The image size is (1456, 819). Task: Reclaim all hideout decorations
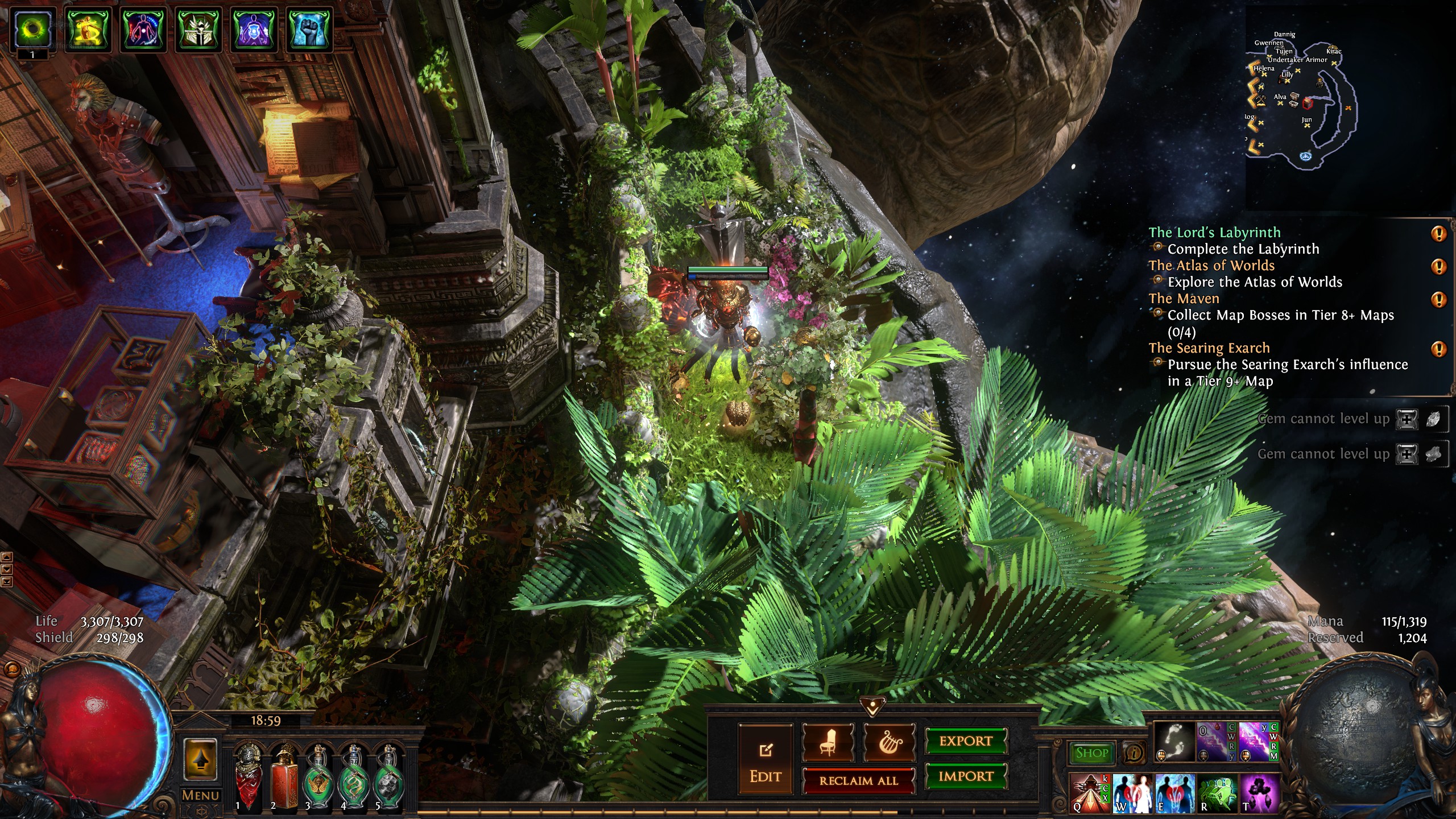(858, 781)
